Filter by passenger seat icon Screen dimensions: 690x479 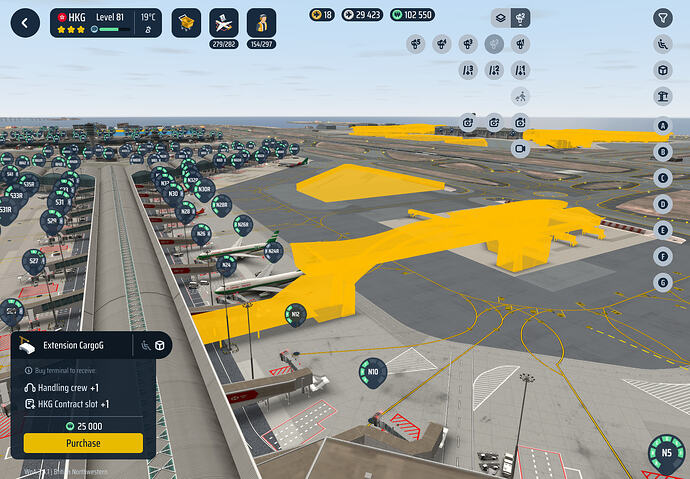(x=662, y=44)
